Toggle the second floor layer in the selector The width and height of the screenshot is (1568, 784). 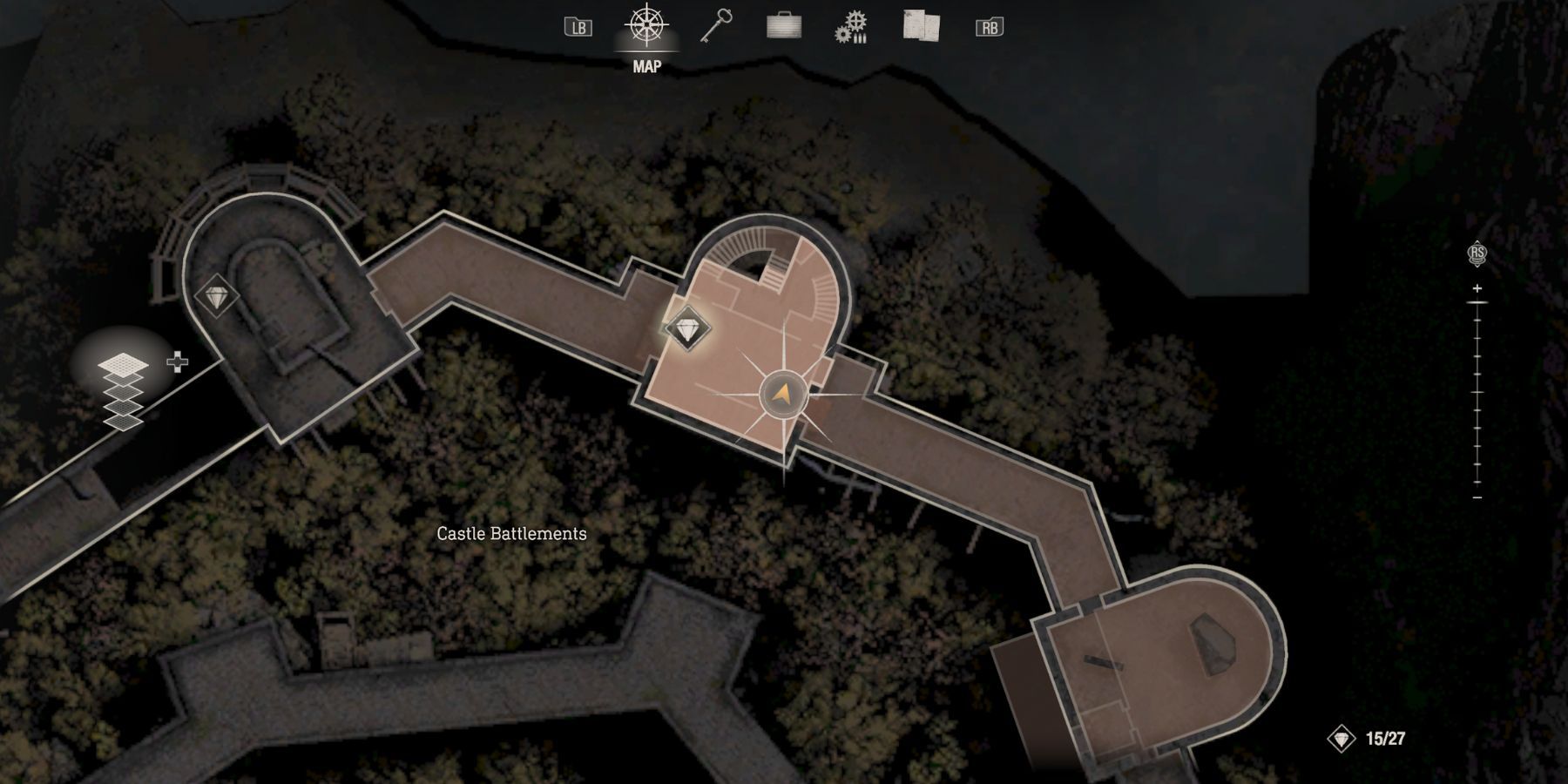pos(123,380)
